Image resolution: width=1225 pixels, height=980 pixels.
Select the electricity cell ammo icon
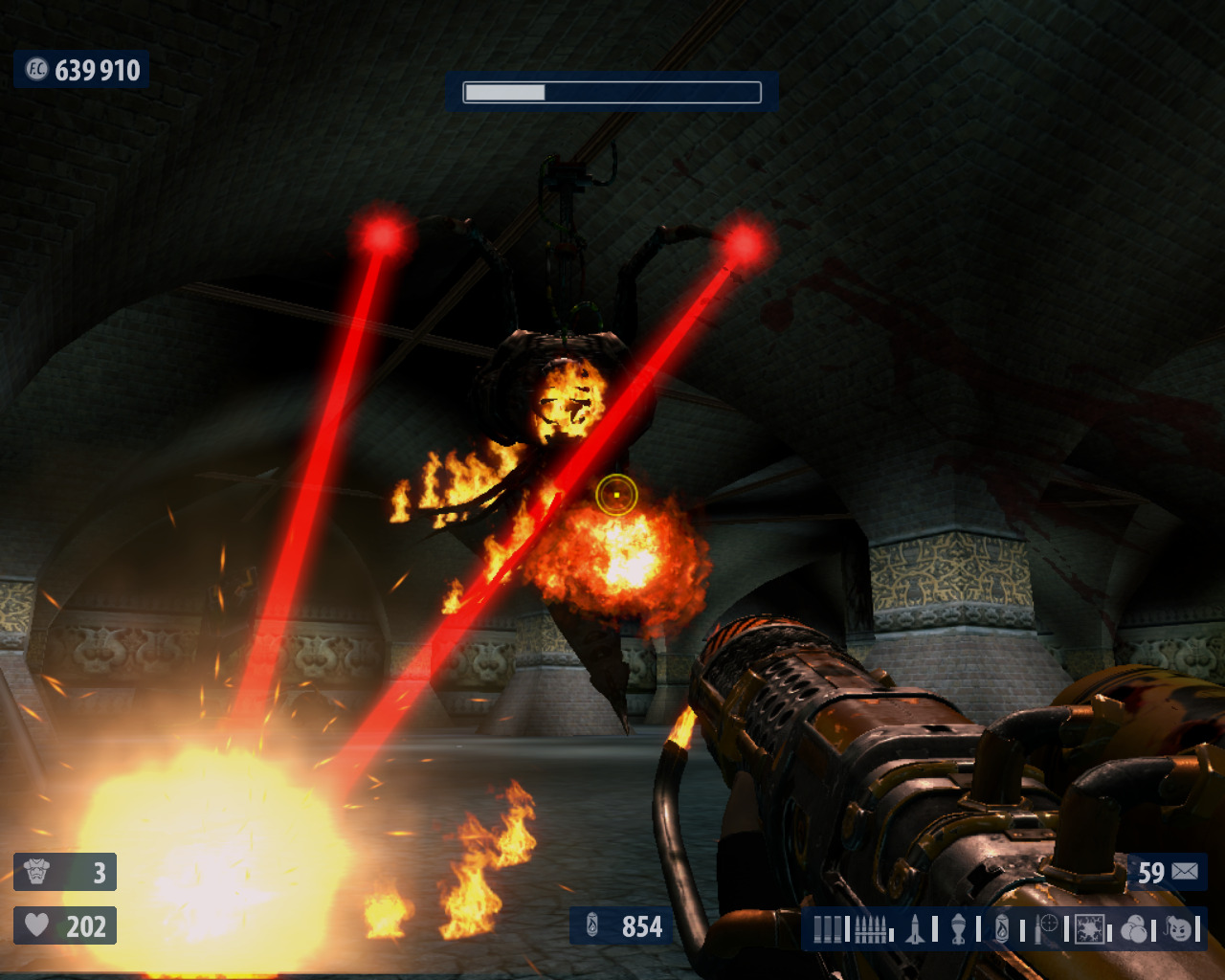pos(1090,929)
